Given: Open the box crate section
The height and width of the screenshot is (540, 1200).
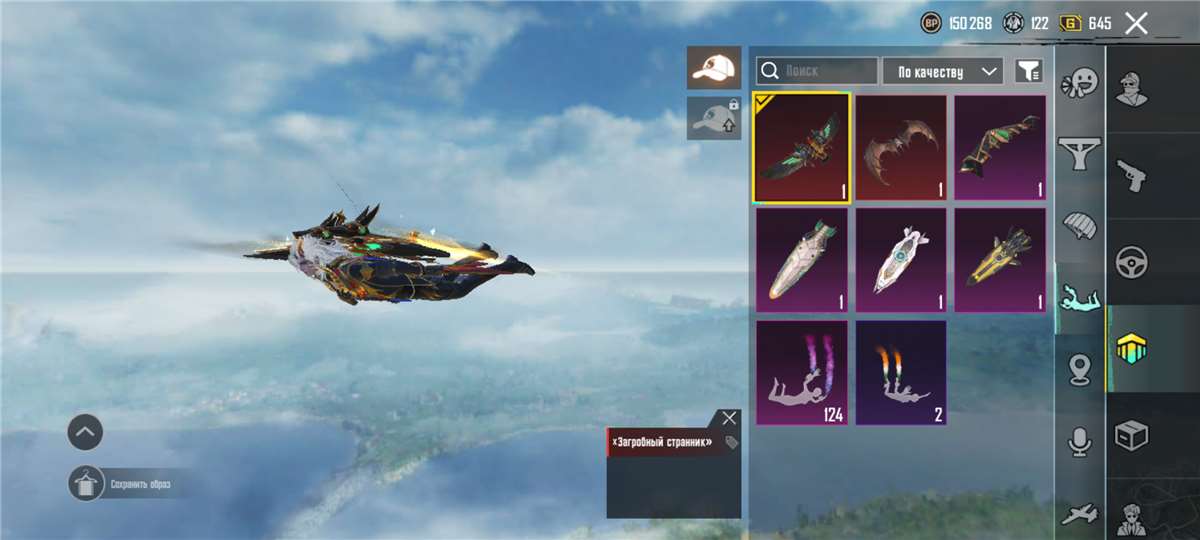Looking at the screenshot, I should (1132, 435).
